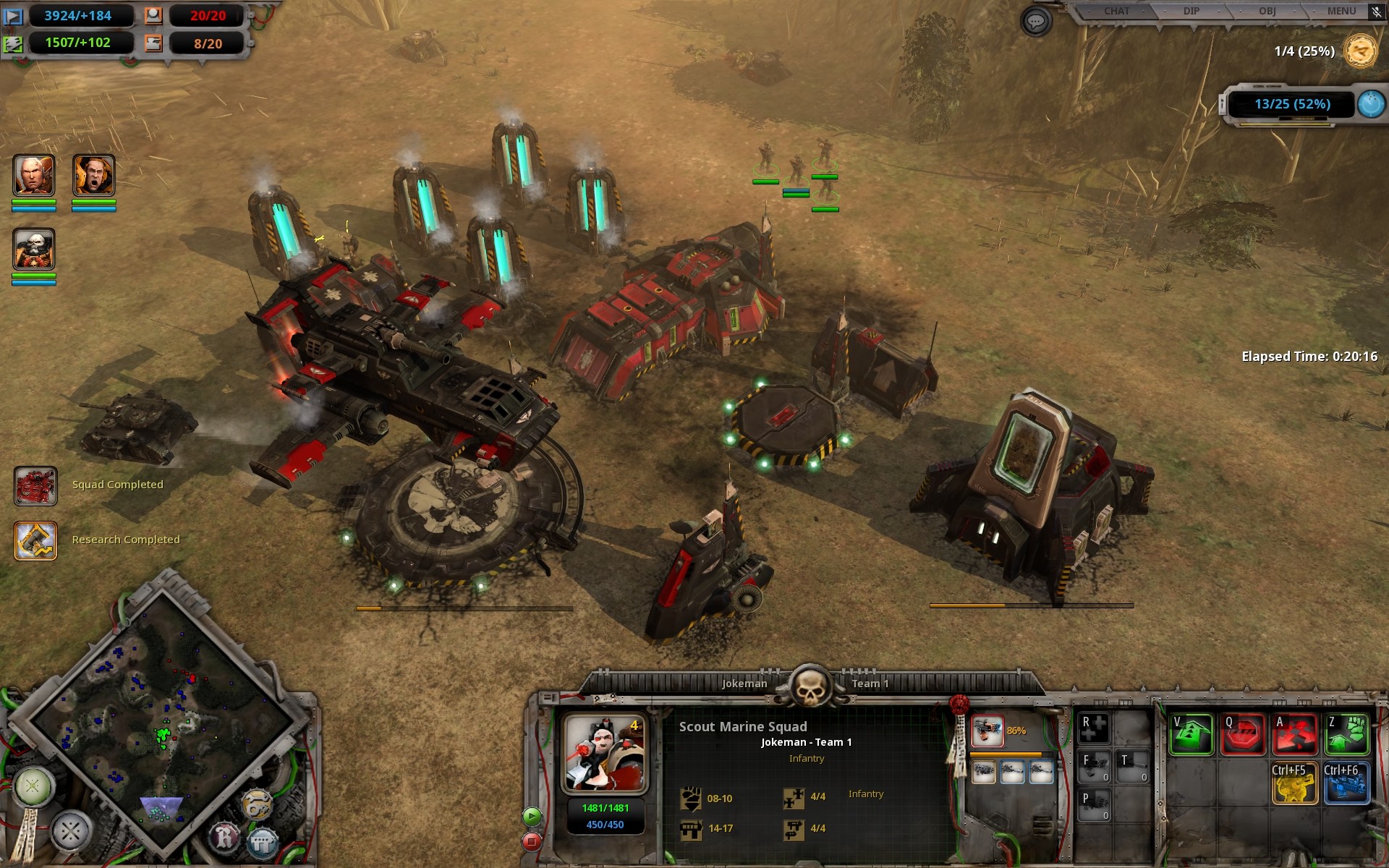Activate the green V move command
Screen dimensions: 1389x868
pos(1192,735)
